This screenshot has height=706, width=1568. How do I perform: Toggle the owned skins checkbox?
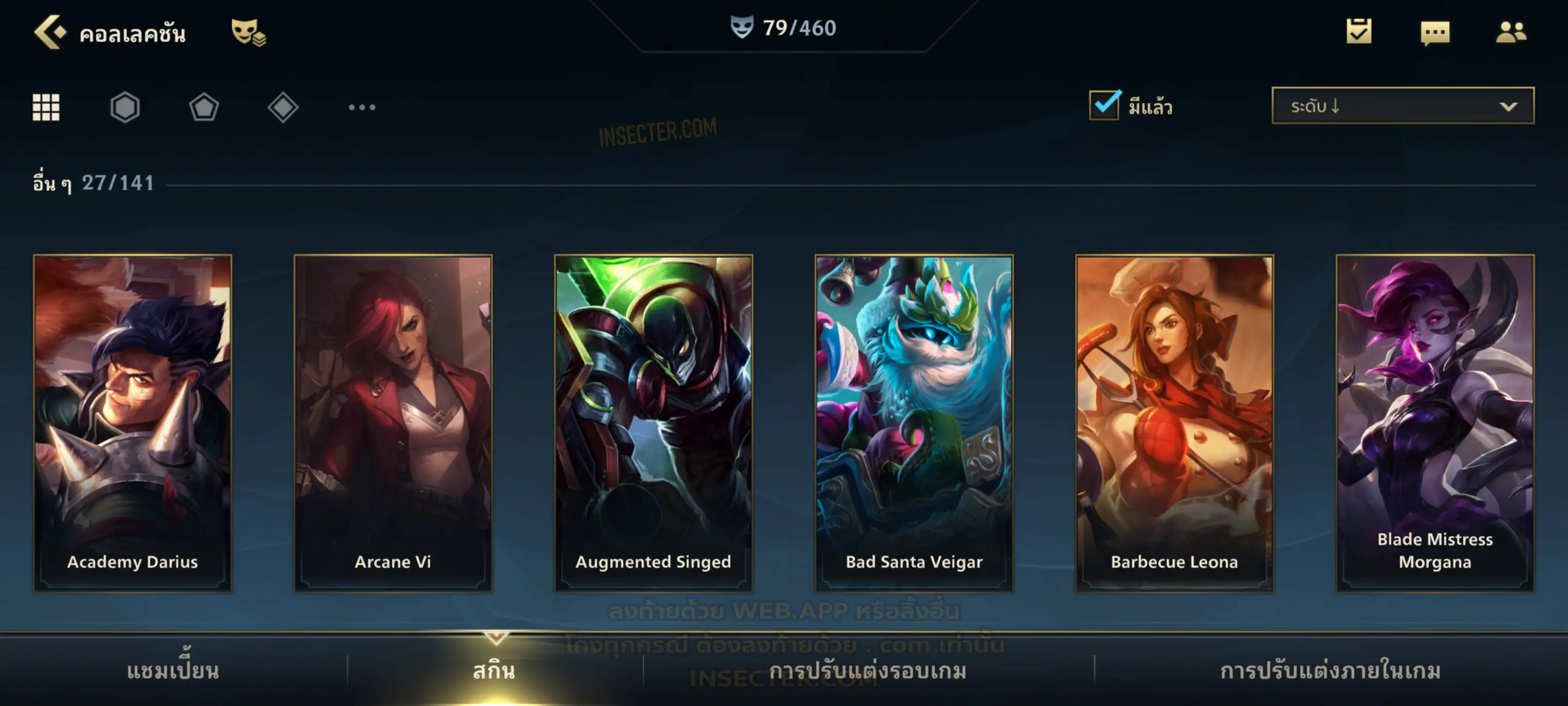click(1104, 105)
